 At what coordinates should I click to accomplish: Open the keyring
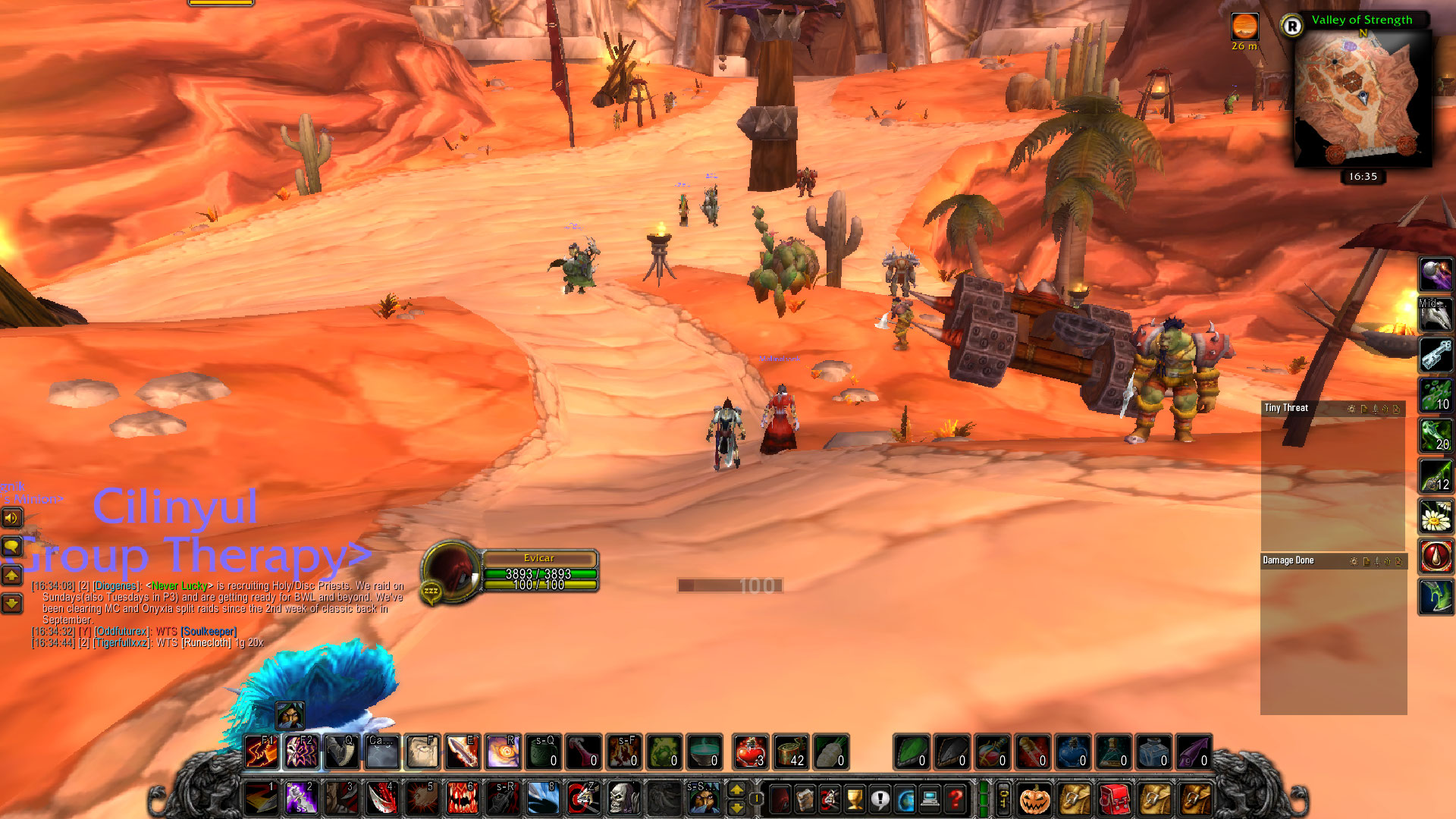pyautogui.click(x=1003, y=799)
